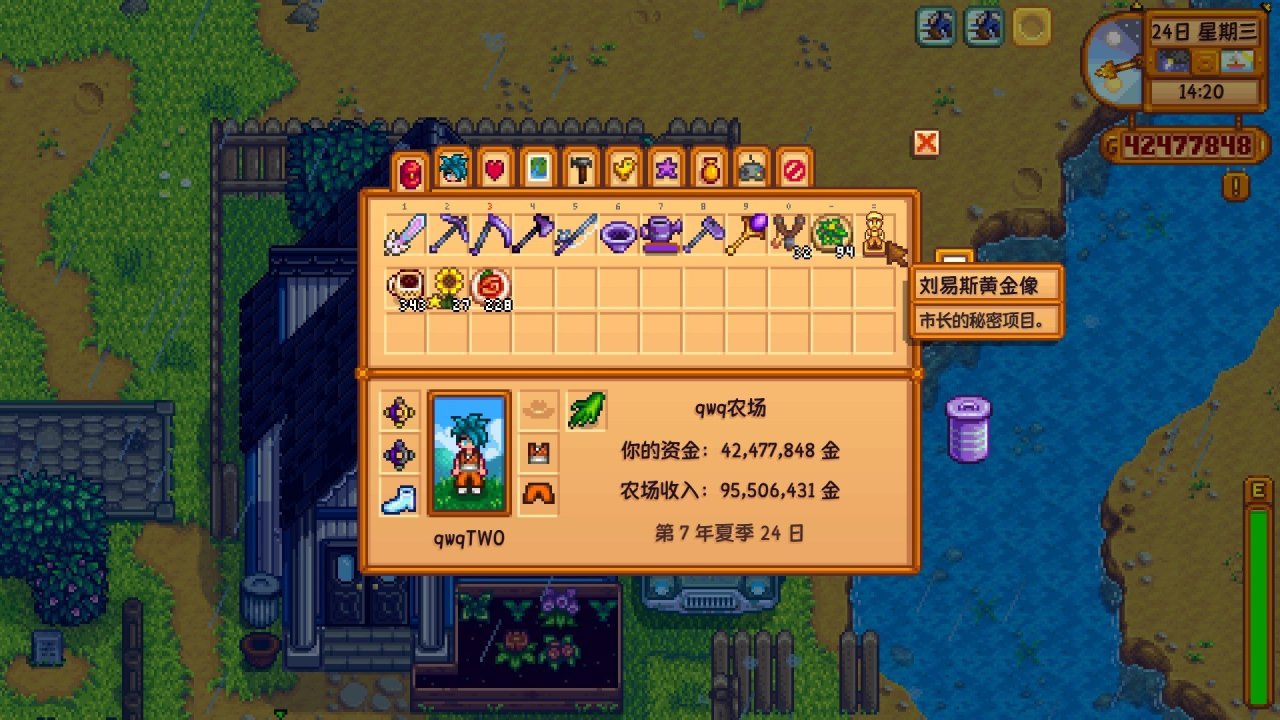1280x720 pixels.
Task: Switch to the crafting tab with hammer icon
Action: tap(578, 170)
